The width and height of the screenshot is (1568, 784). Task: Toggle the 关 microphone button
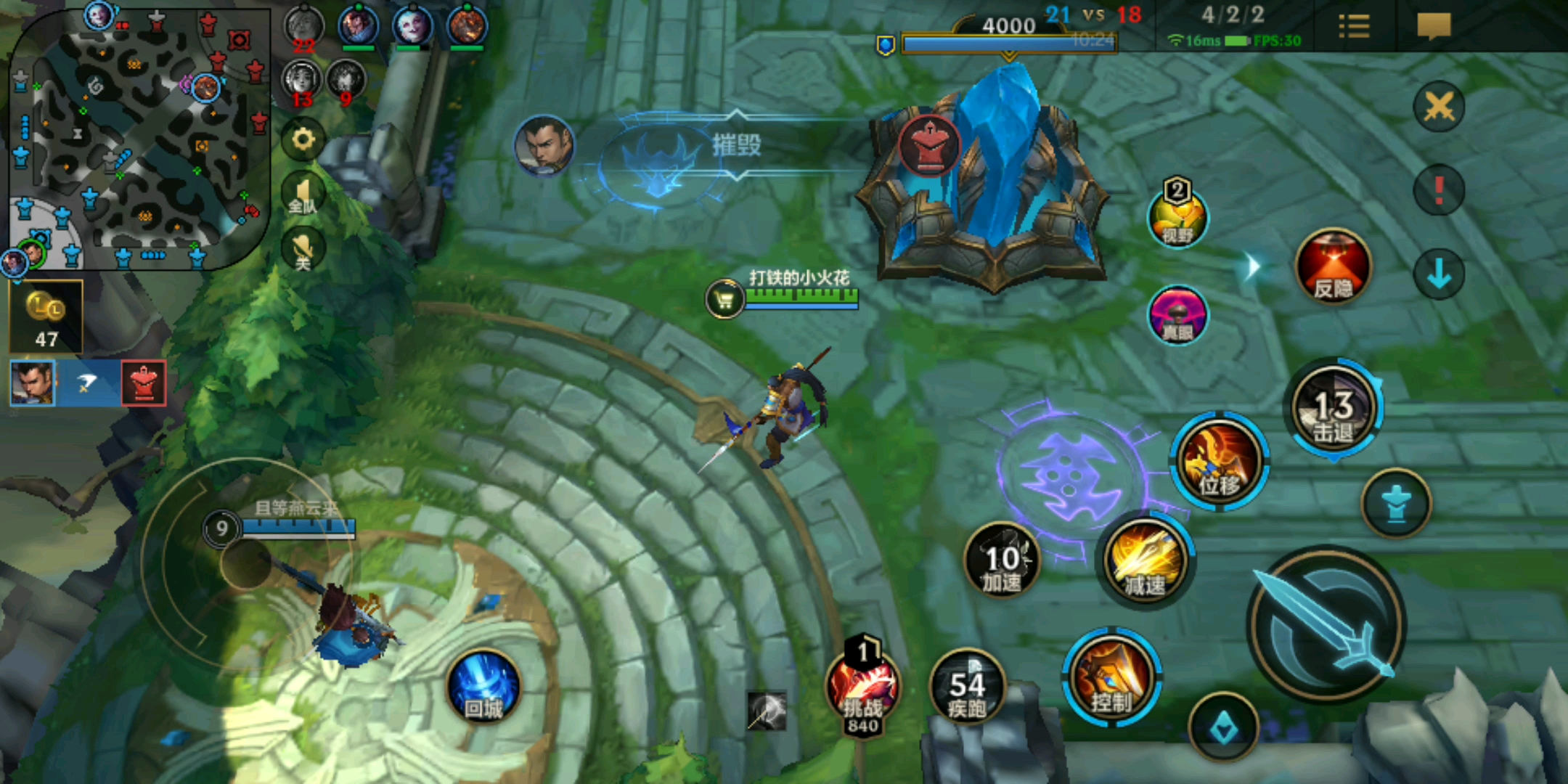tap(303, 250)
